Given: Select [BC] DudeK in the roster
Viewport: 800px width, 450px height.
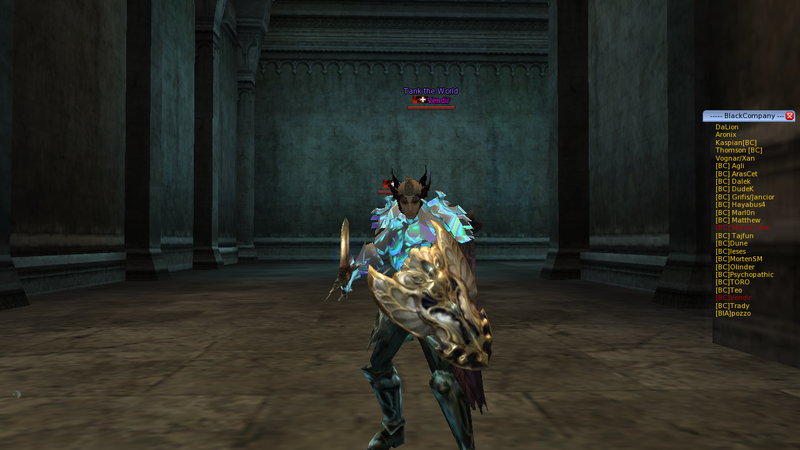Looking at the screenshot, I should point(734,189).
